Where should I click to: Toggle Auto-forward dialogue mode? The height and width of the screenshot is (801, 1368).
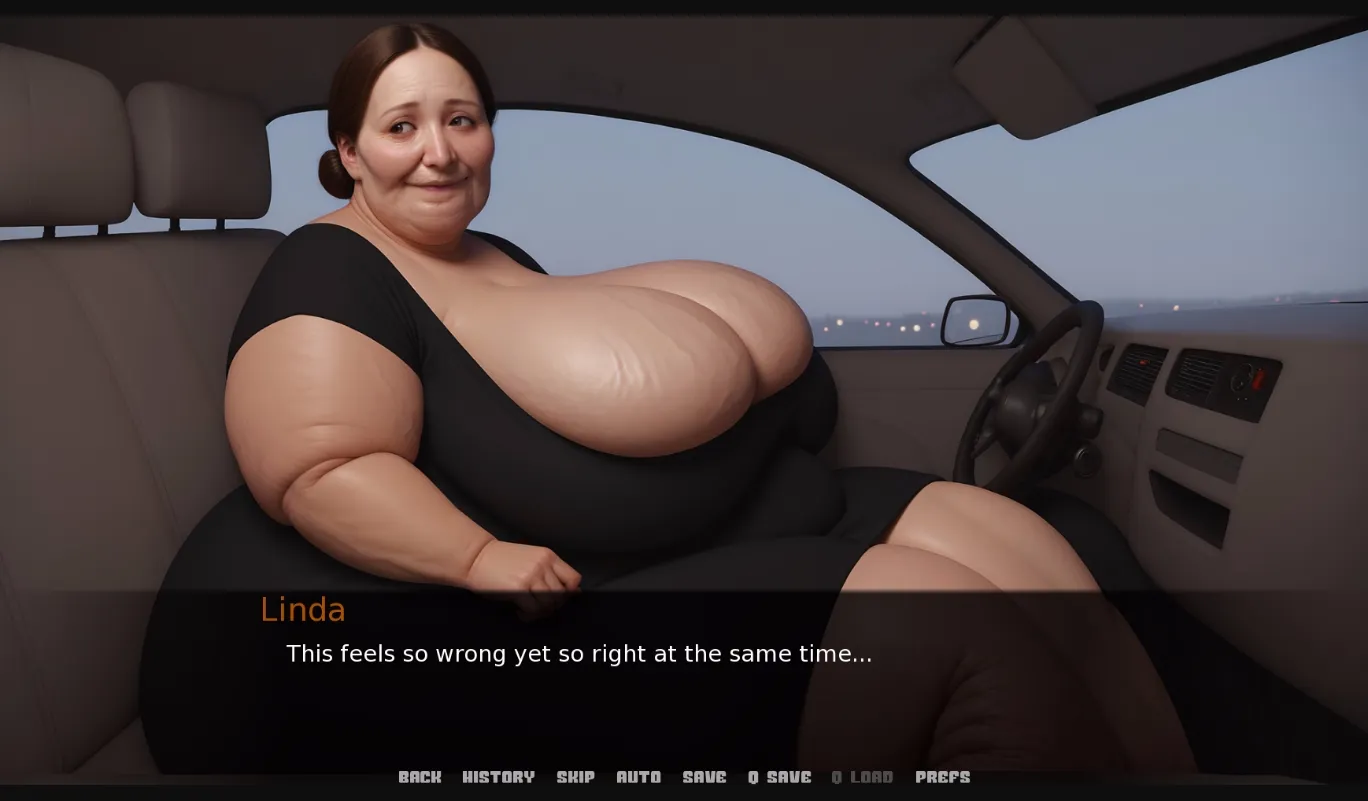[x=638, y=777]
